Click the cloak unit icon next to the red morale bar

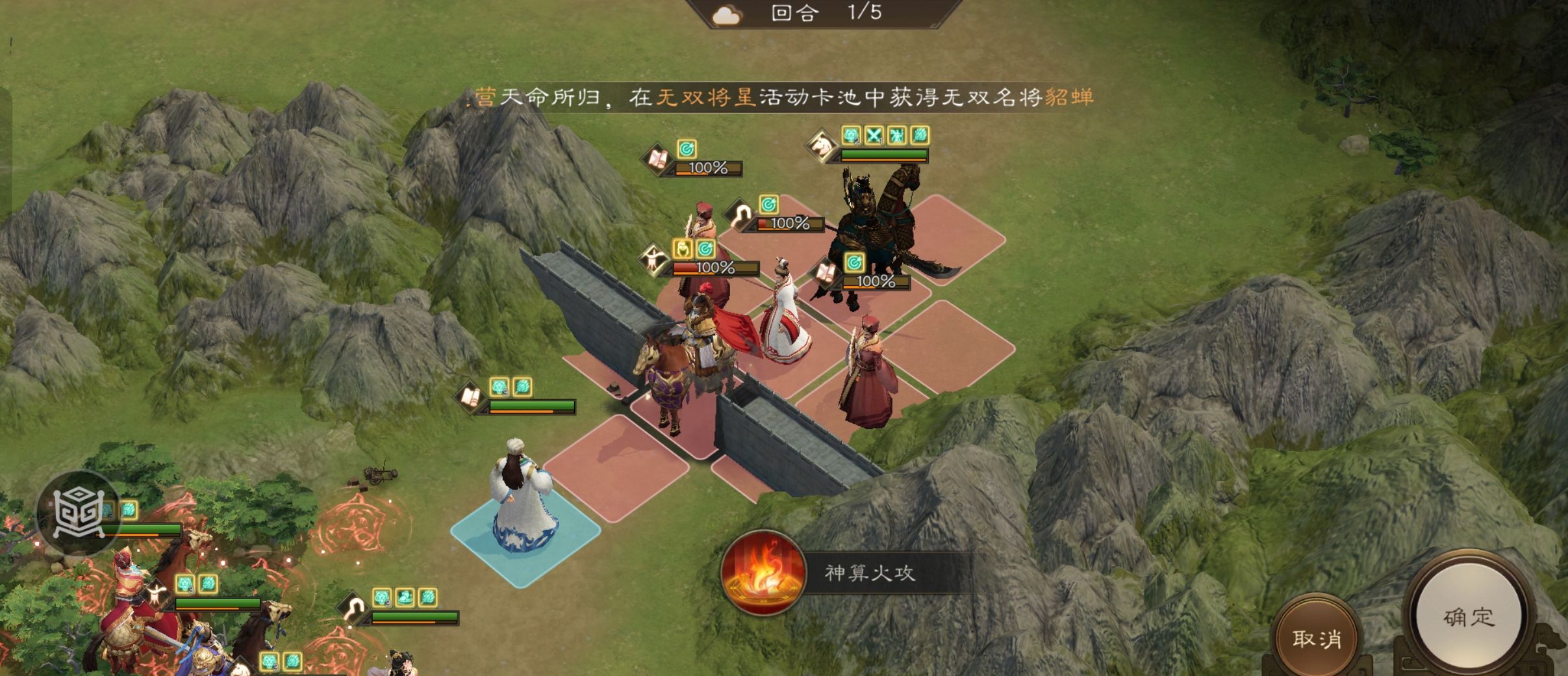(x=744, y=216)
